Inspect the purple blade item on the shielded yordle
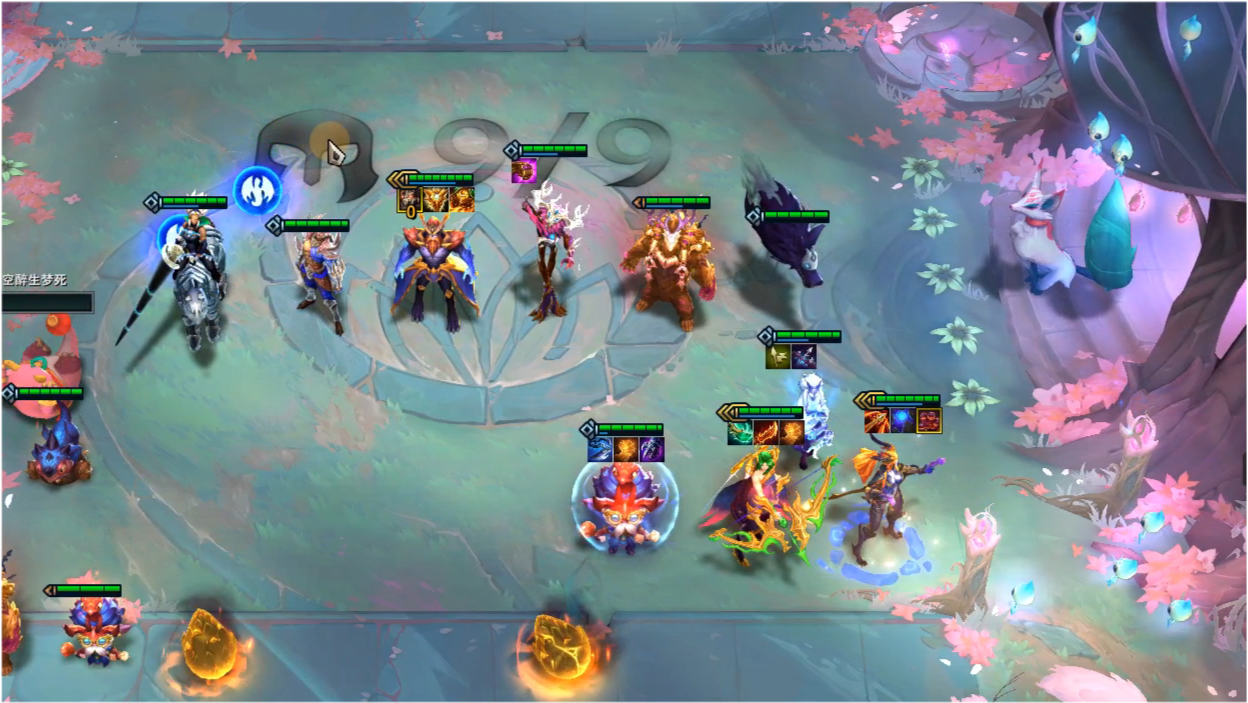This screenshot has width=1248, height=703. coord(652,450)
